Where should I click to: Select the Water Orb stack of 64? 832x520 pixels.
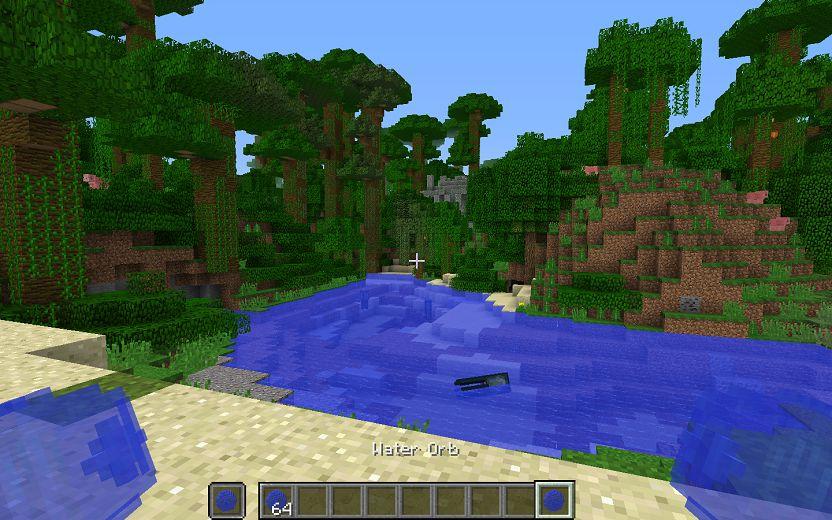pyautogui.click(x=277, y=499)
